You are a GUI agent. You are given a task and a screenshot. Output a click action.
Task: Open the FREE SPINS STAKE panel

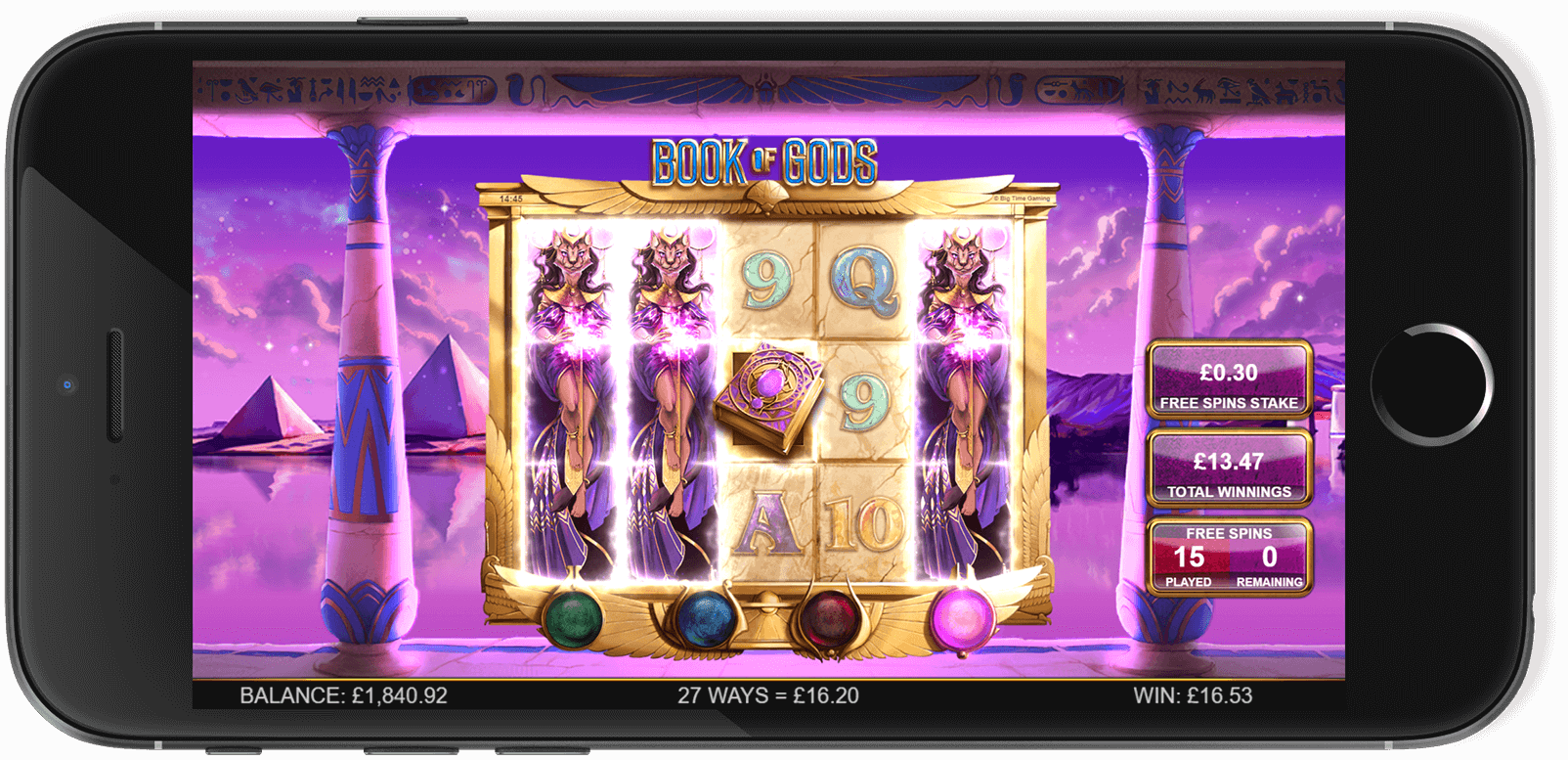(1228, 380)
